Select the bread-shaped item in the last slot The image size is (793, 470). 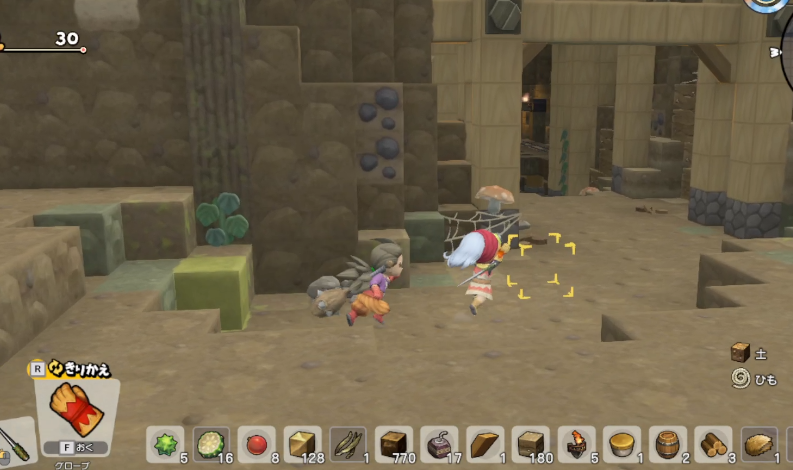(761, 445)
